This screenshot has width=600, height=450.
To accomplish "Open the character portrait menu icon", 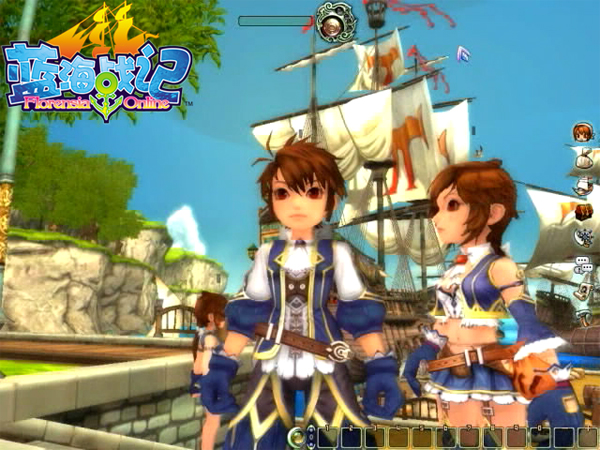I will [x=582, y=131].
